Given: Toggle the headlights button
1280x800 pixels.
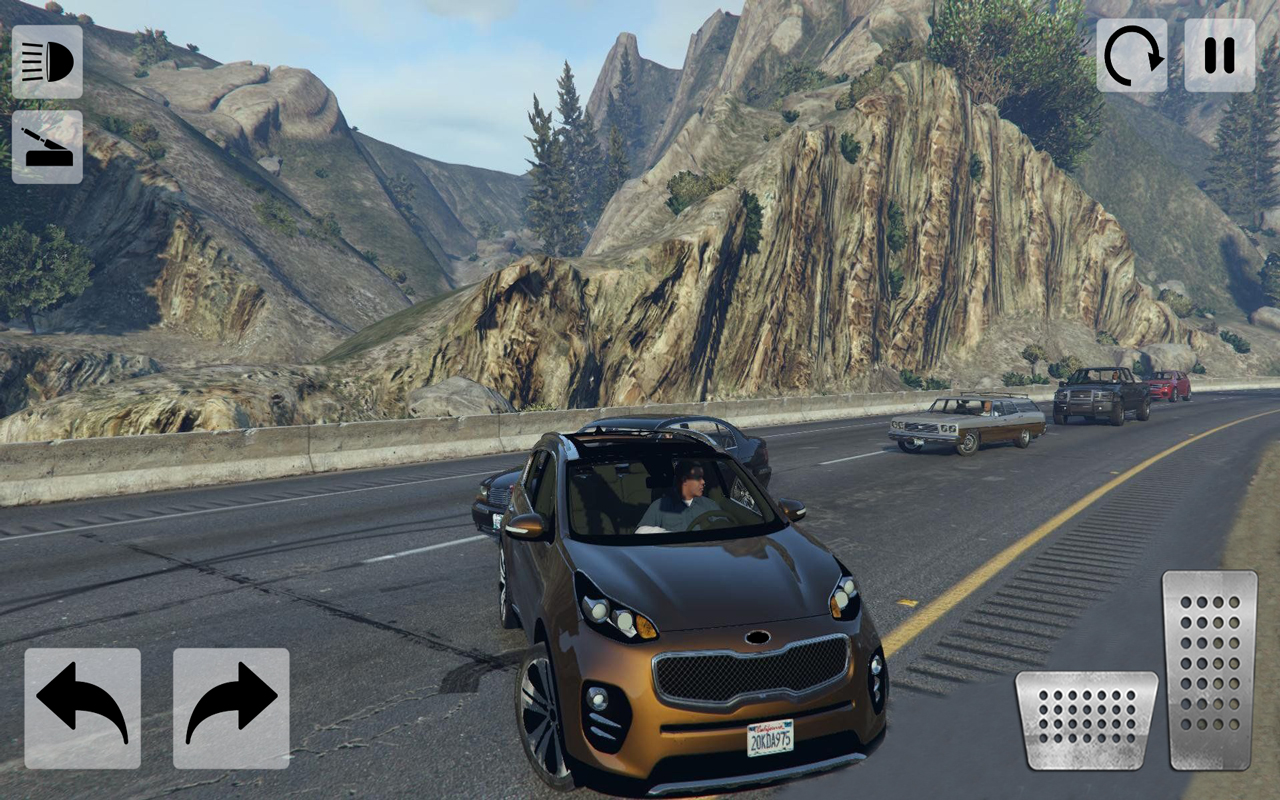Looking at the screenshot, I should click(47, 62).
